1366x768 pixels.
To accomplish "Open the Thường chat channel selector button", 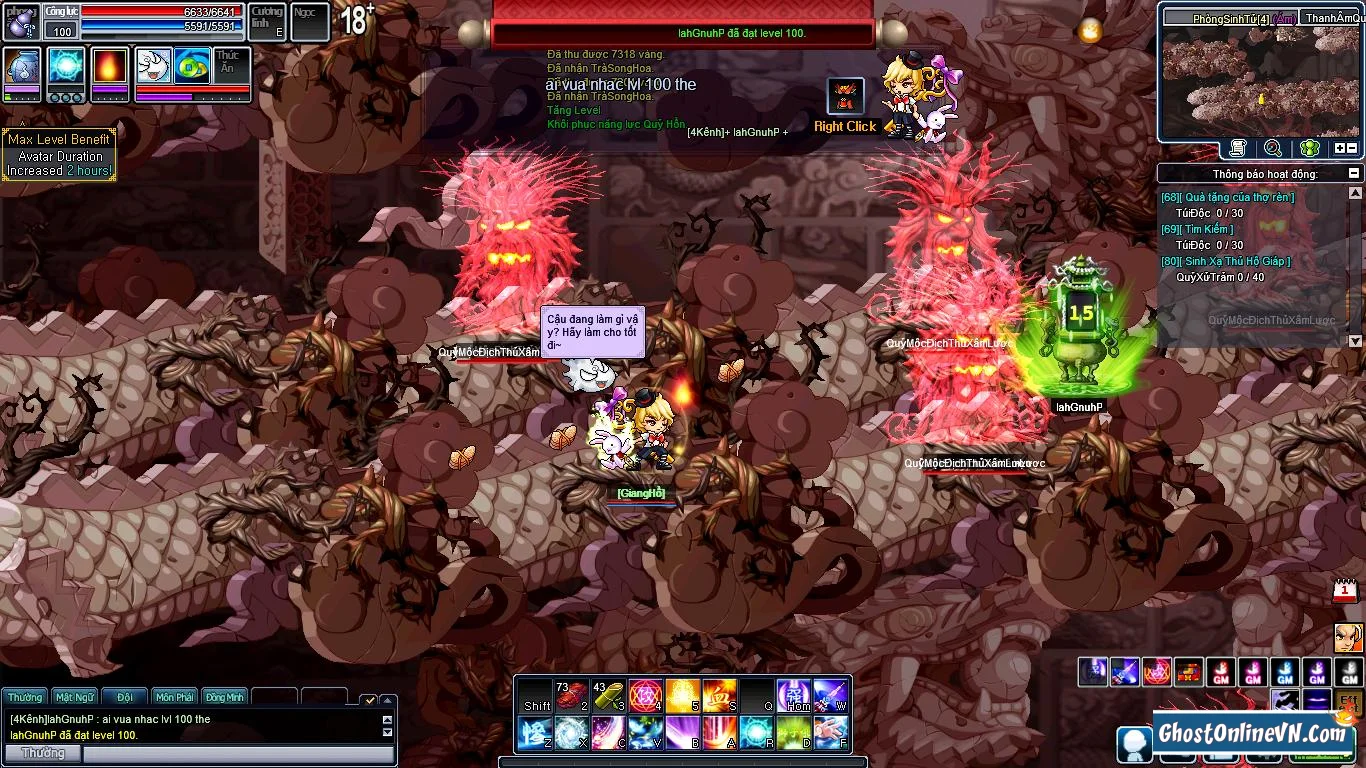I will (x=43, y=753).
